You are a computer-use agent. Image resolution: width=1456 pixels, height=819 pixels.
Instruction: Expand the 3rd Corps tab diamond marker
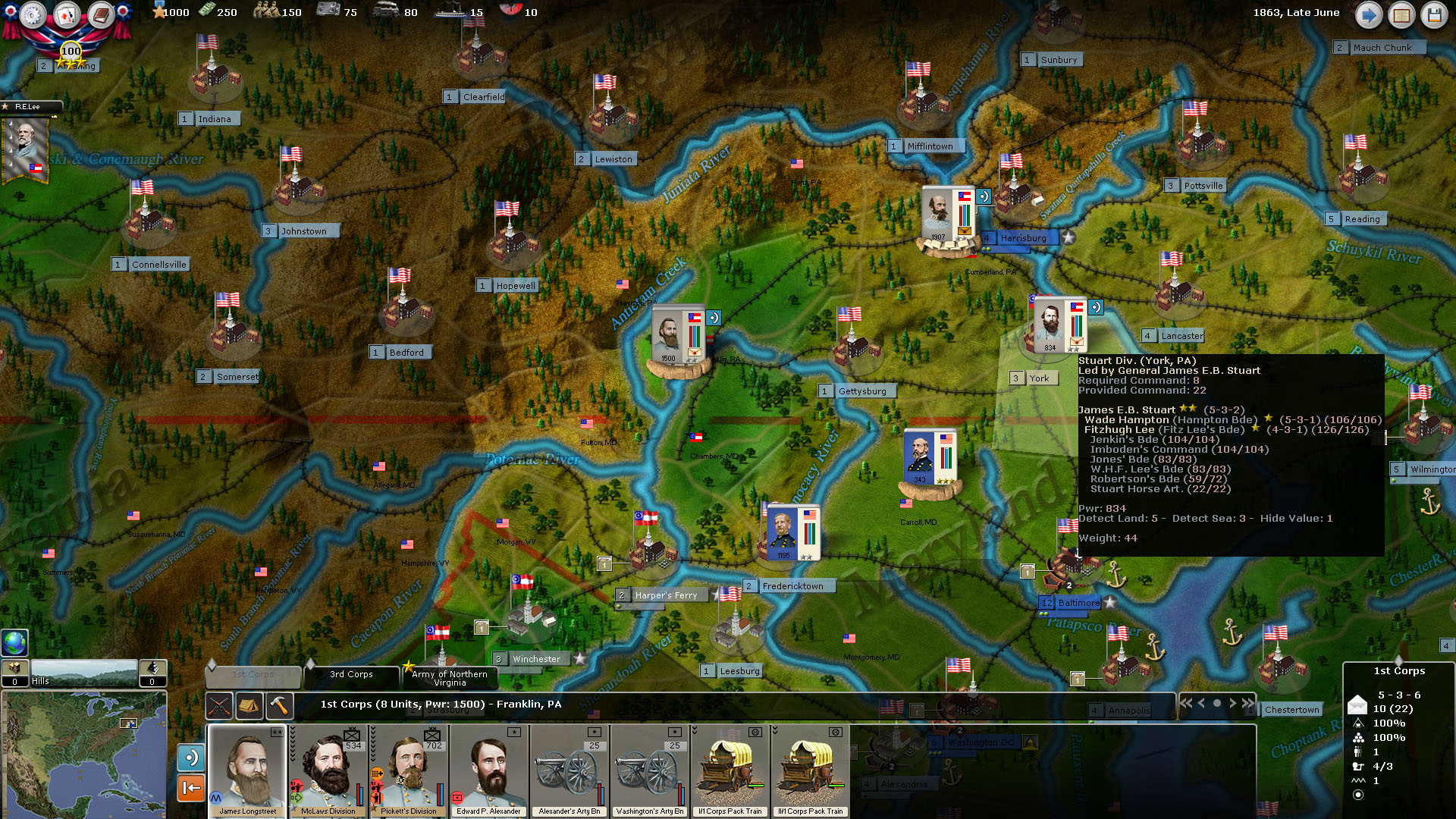(311, 664)
